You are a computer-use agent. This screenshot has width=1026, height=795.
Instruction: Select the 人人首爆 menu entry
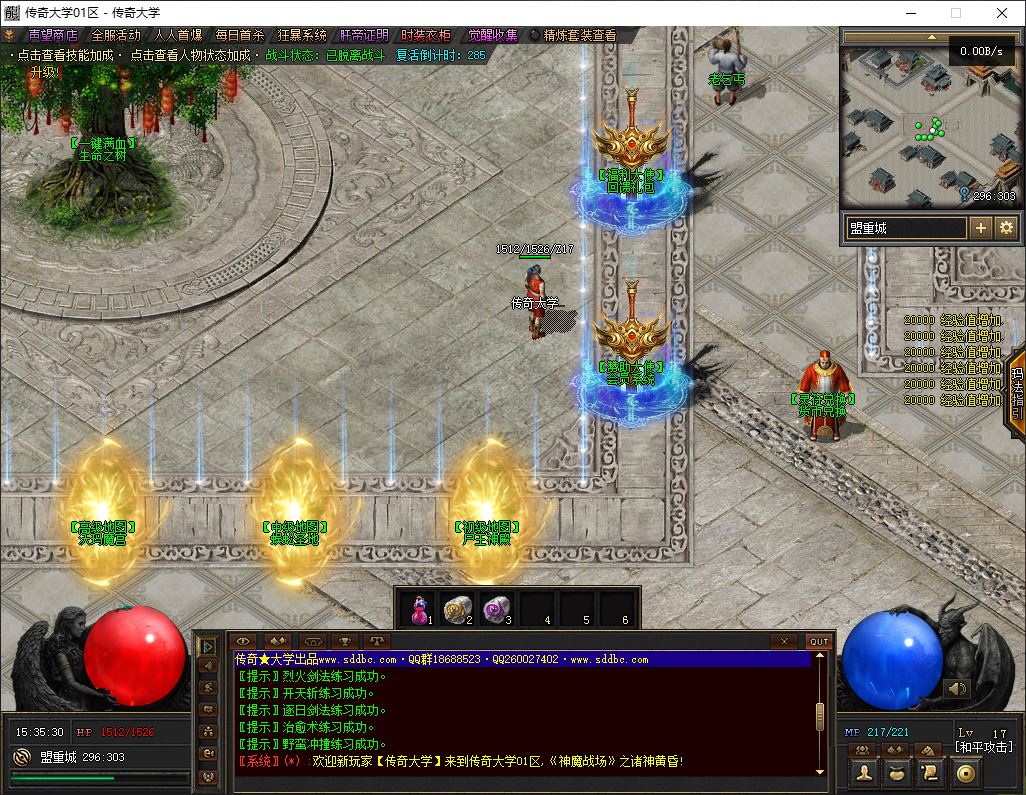(177, 35)
